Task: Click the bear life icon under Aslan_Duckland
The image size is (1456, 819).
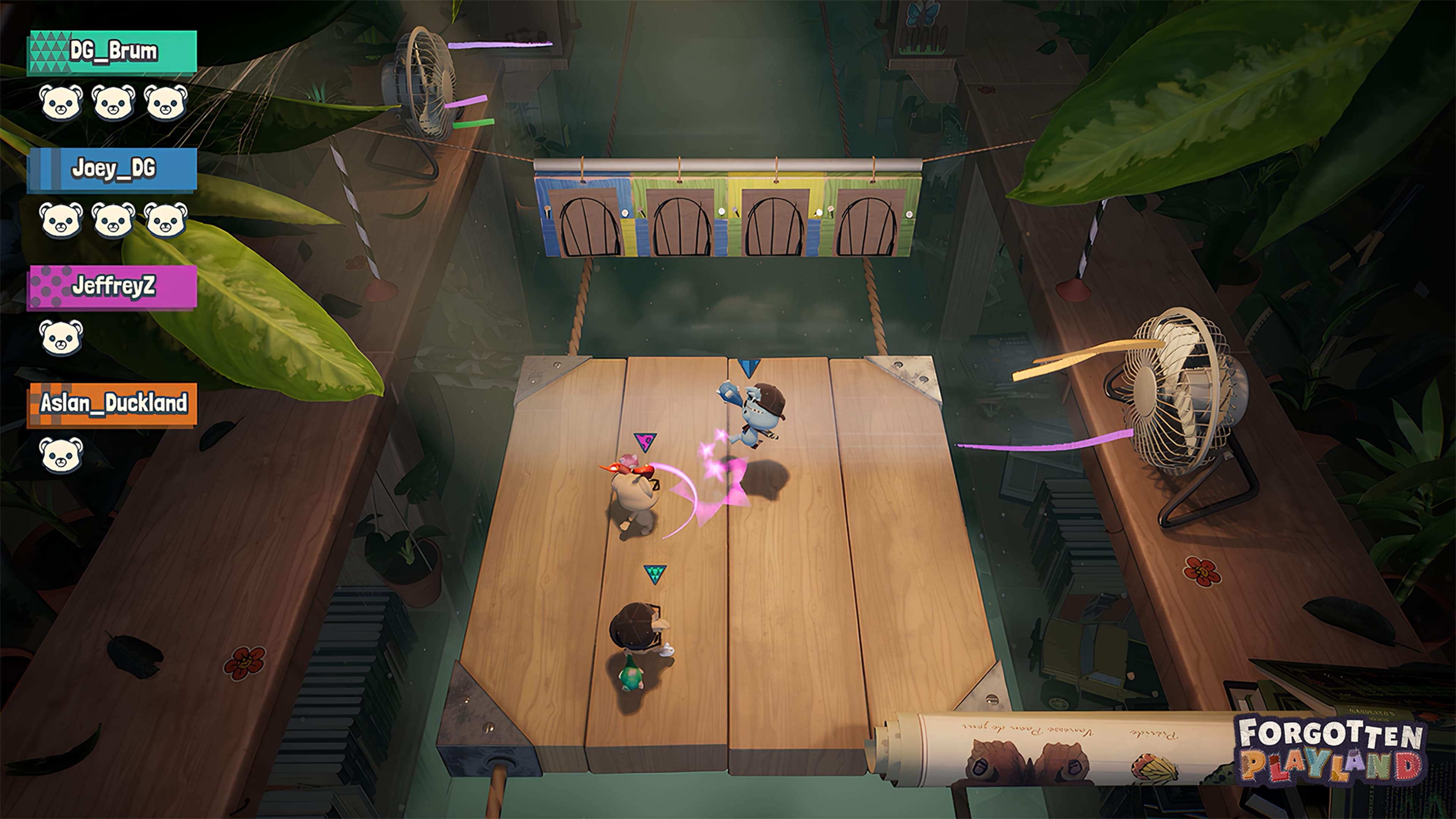Action: pyautogui.click(x=61, y=455)
